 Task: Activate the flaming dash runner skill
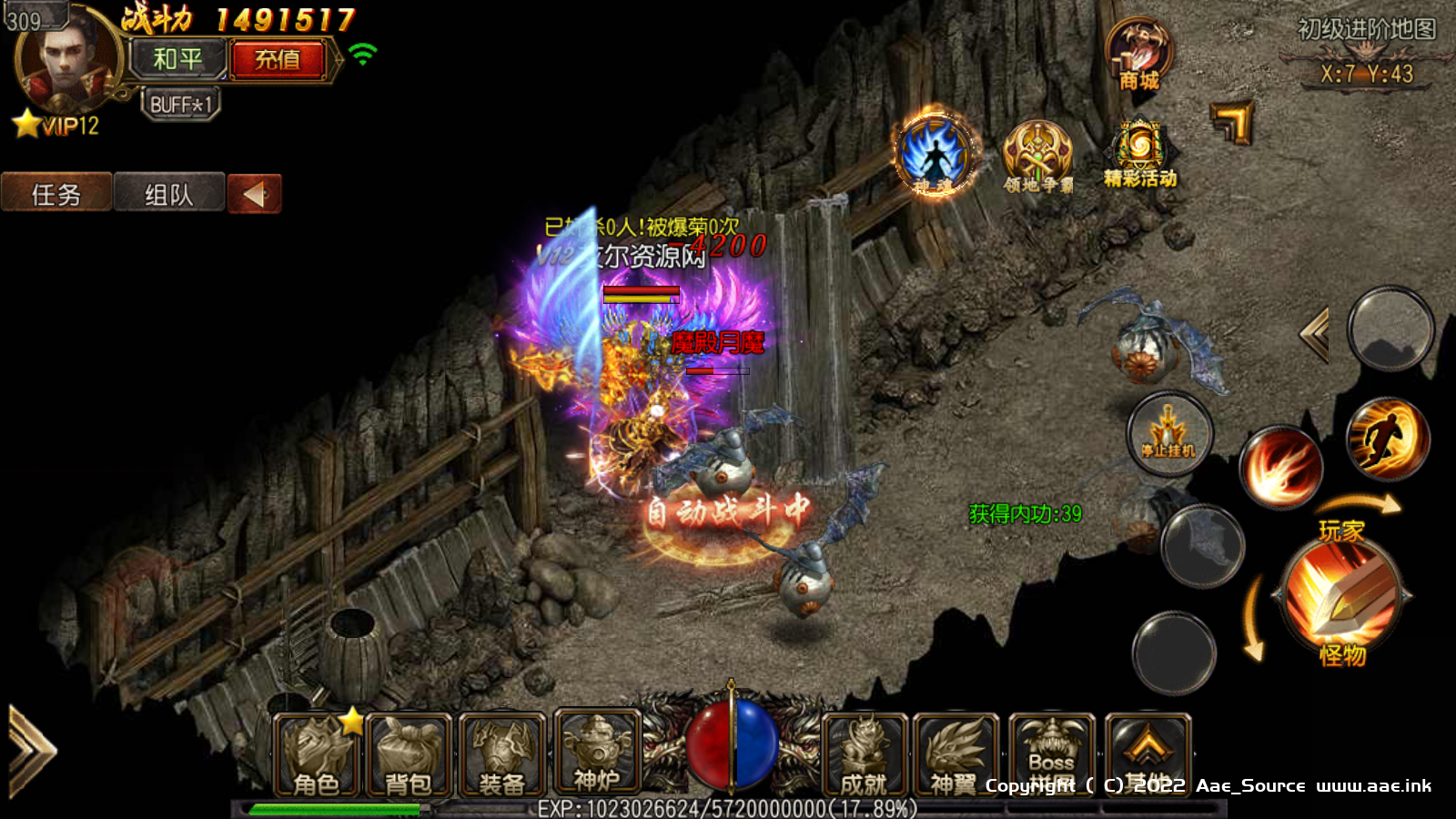(x=1387, y=438)
